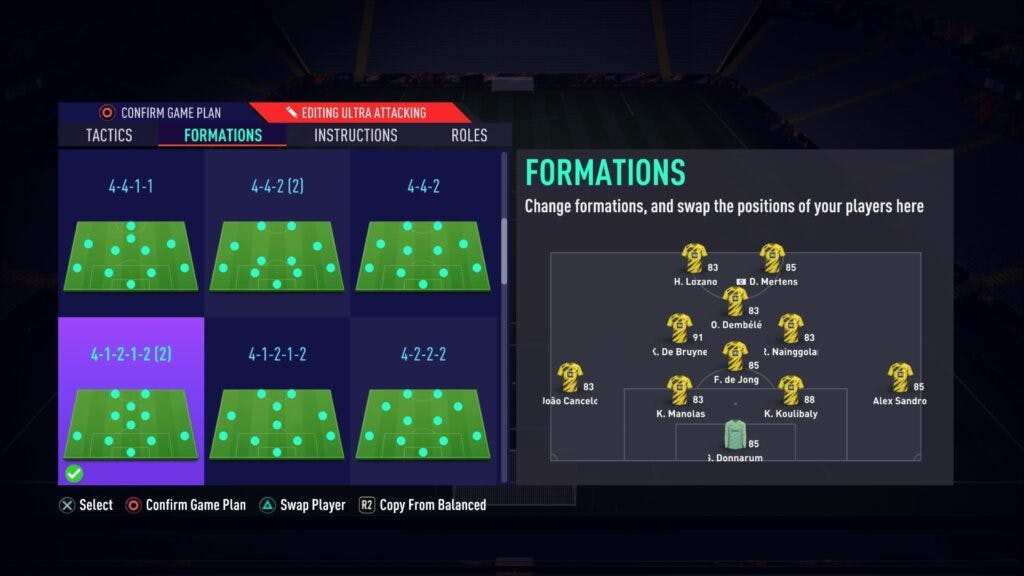
Task: Select striker D. Mertens
Action: click(771, 258)
